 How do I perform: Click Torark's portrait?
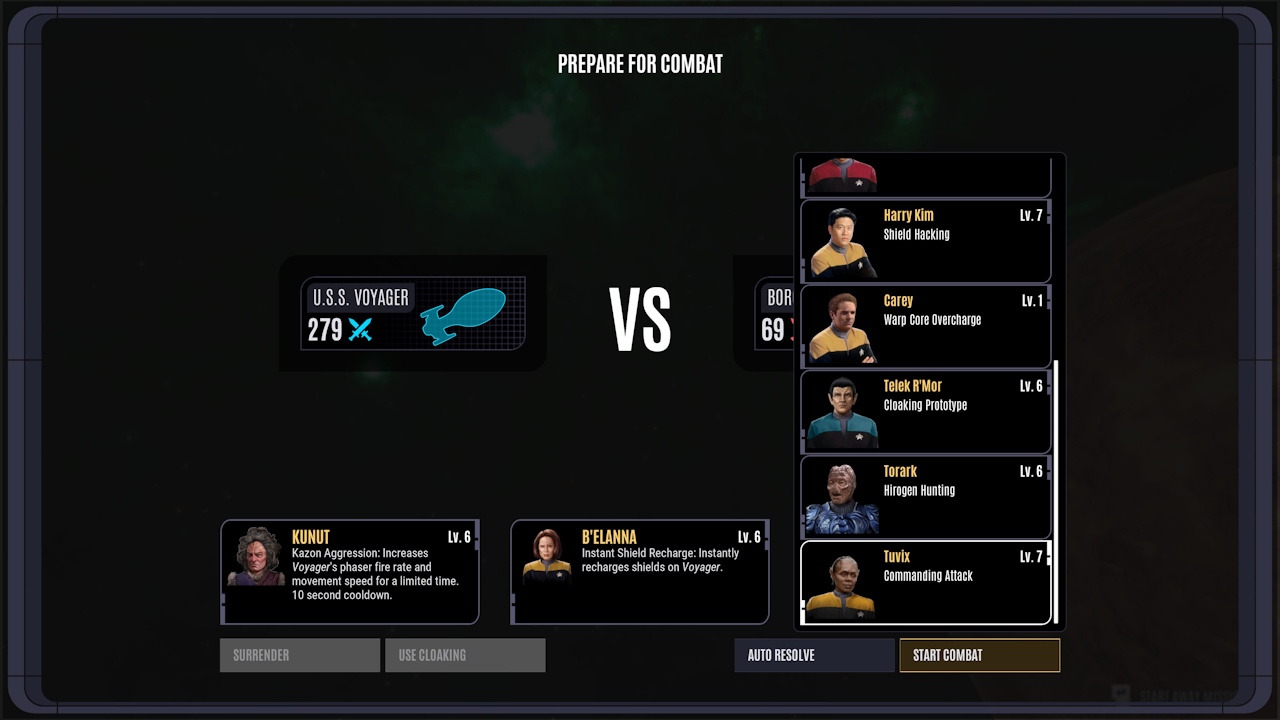[x=840, y=496]
